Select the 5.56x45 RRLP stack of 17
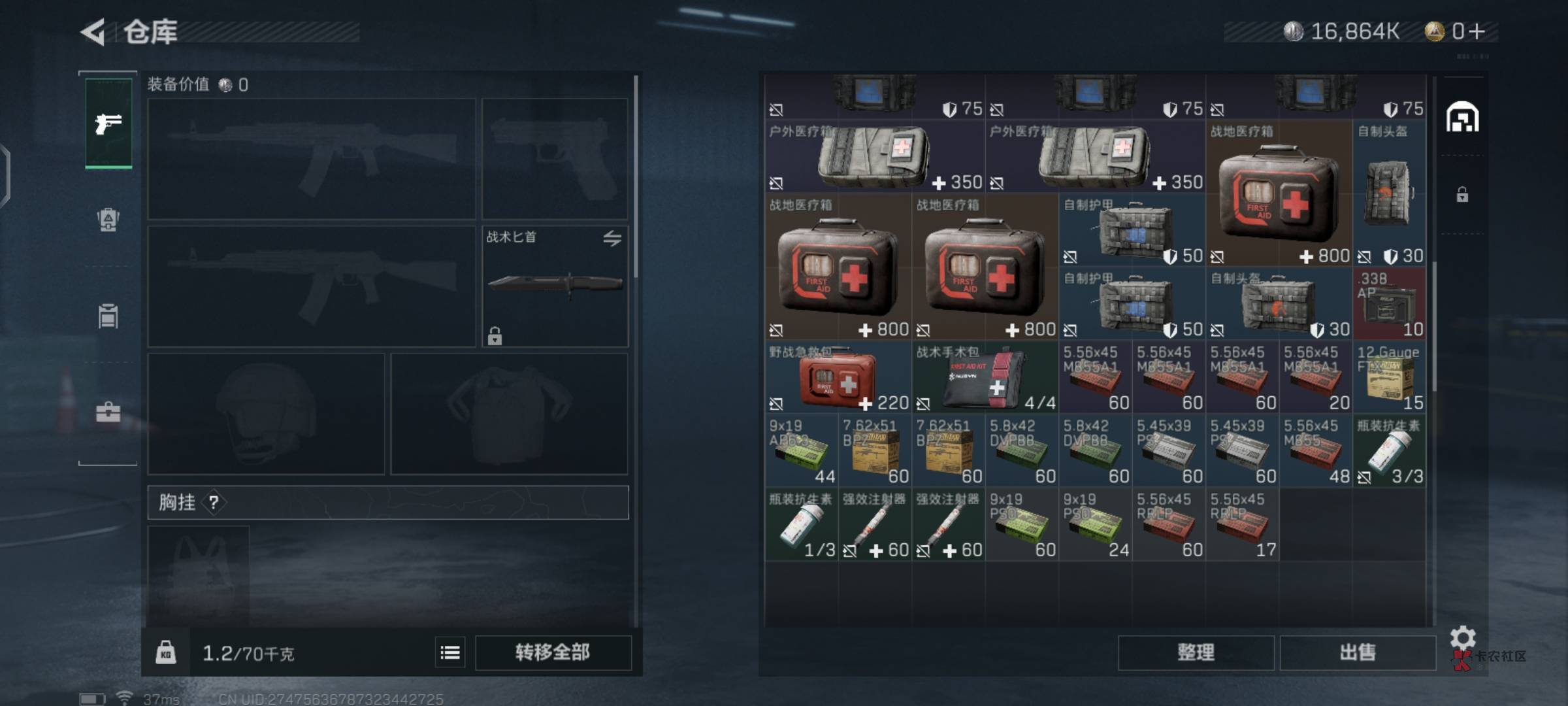Viewport: 1568px width, 706px height. pos(1242,525)
